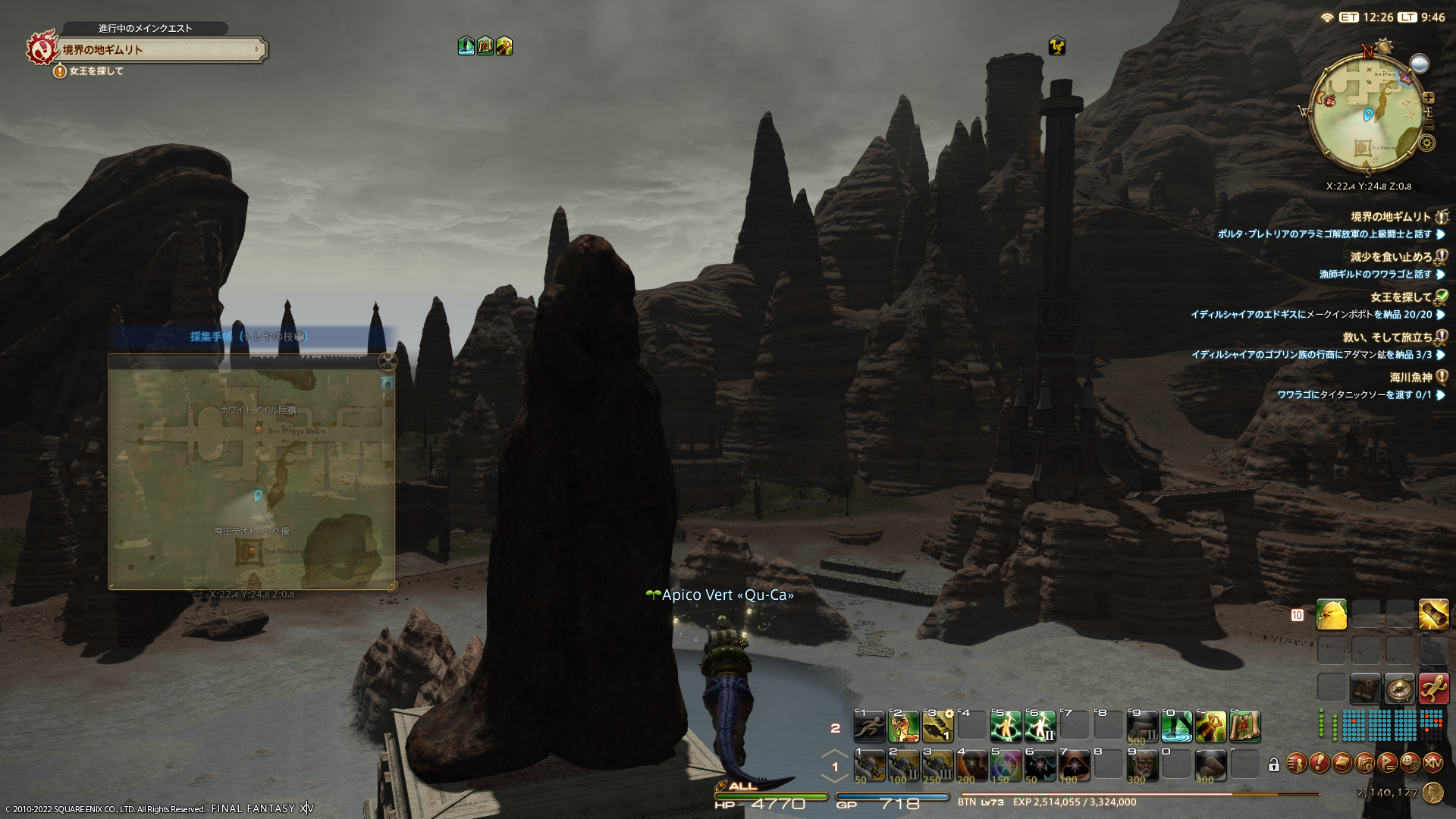This screenshot has width=1456, height=819.
Task: Open the circular minimap
Action: point(1367,114)
